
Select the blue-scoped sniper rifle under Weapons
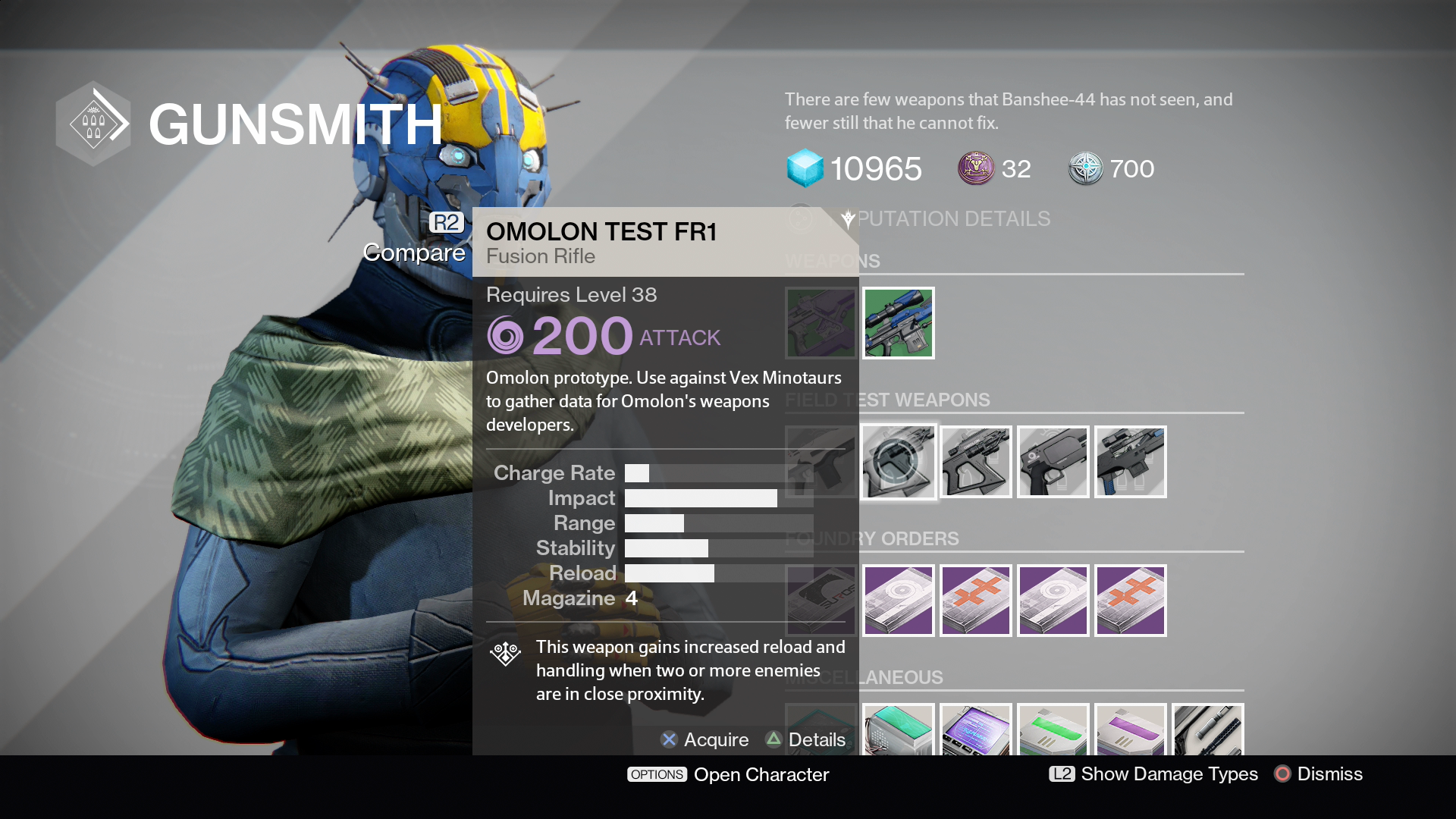point(899,323)
